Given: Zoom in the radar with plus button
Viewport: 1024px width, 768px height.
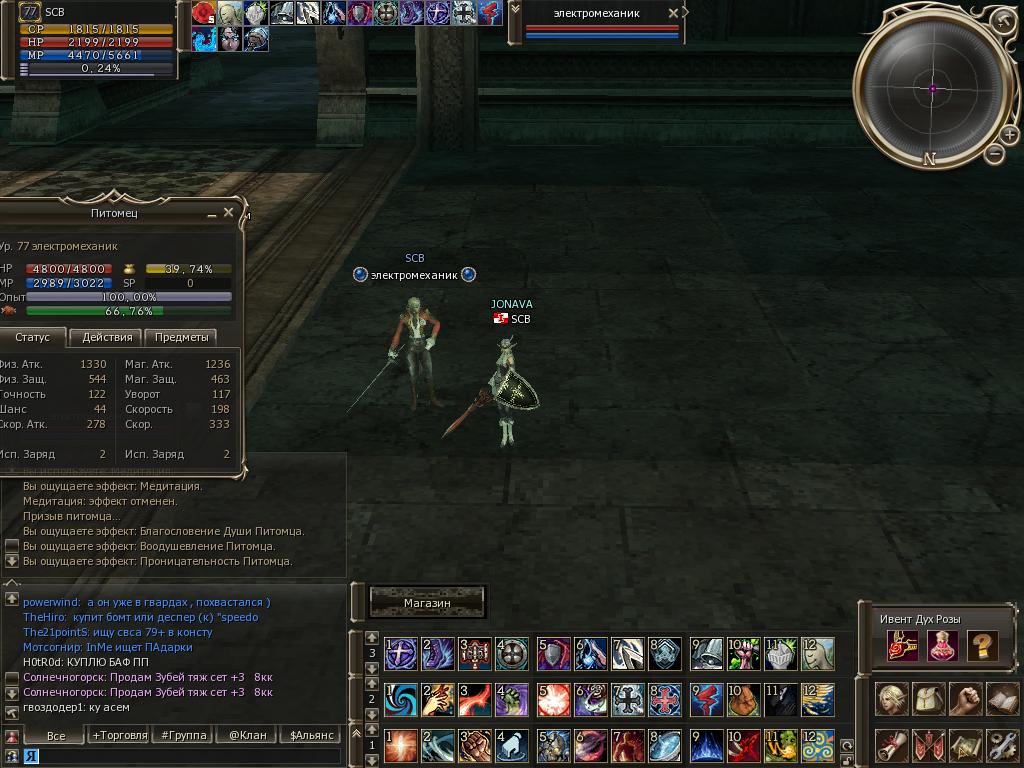Looking at the screenshot, I should pyautogui.click(x=1008, y=135).
